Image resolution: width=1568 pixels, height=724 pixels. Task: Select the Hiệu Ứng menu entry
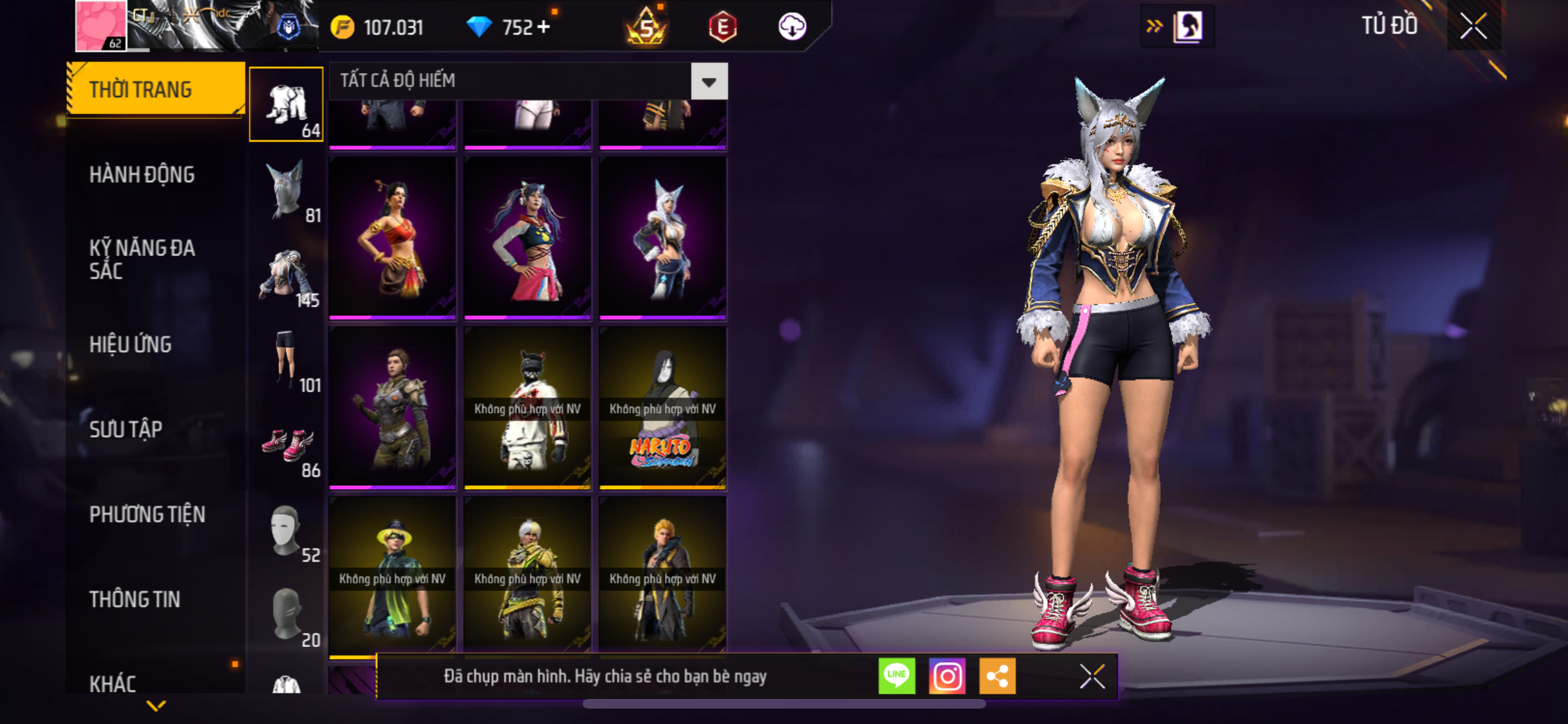click(x=131, y=344)
